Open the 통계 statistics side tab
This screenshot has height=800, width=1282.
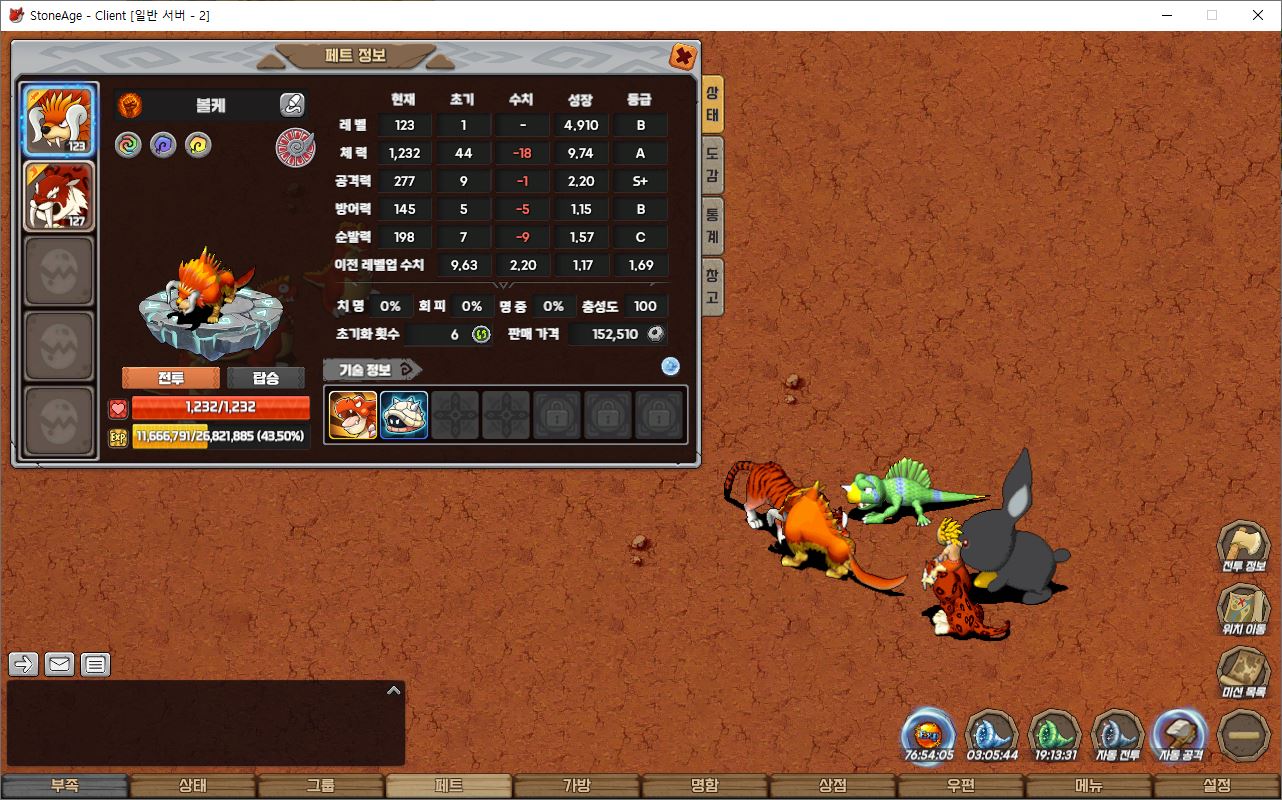click(712, 226)
